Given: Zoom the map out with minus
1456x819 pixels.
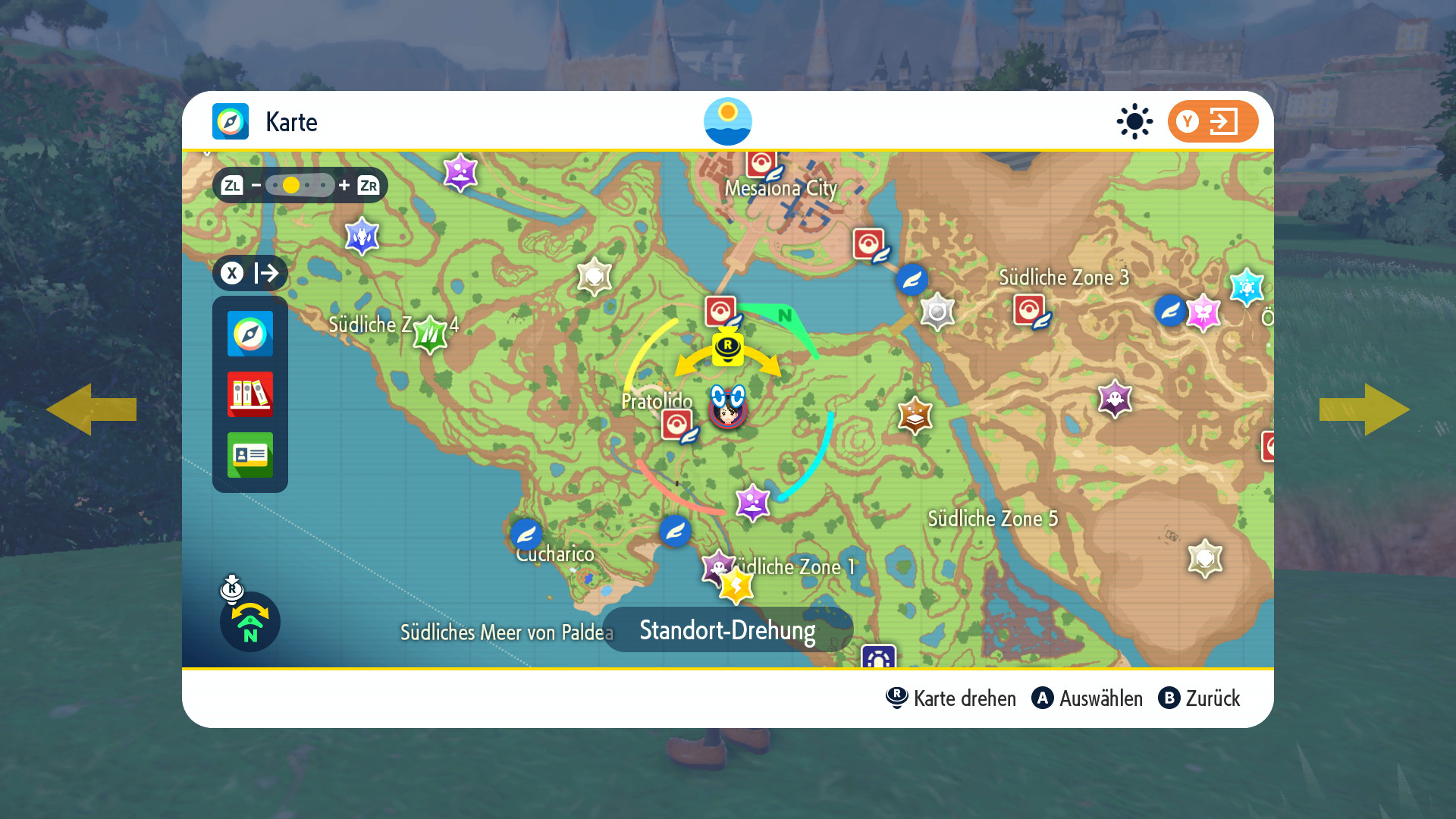Looking at the screenshot, I should click(x=256, y=185).
